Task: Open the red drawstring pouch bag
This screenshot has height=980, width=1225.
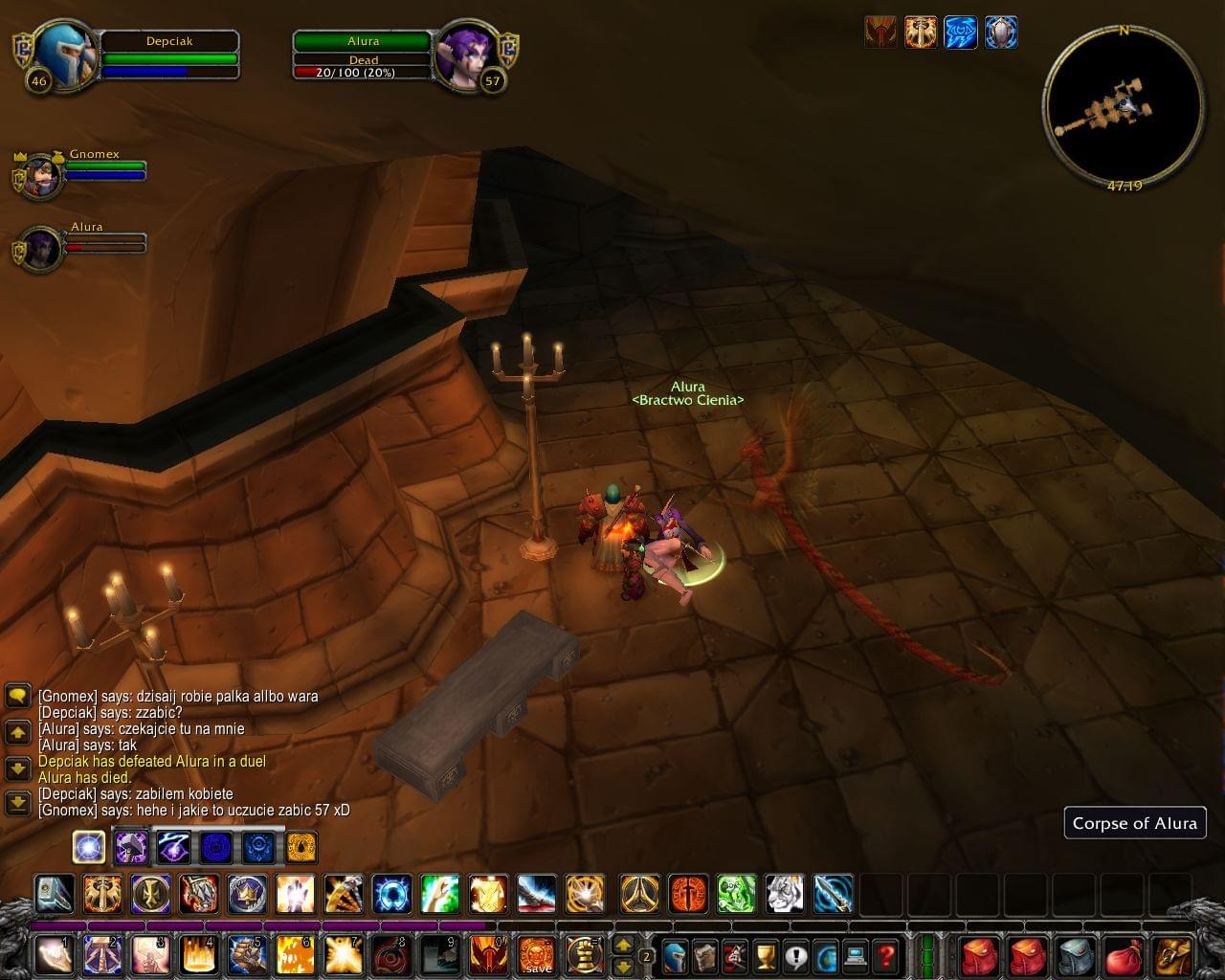Action: (1124, 954)
